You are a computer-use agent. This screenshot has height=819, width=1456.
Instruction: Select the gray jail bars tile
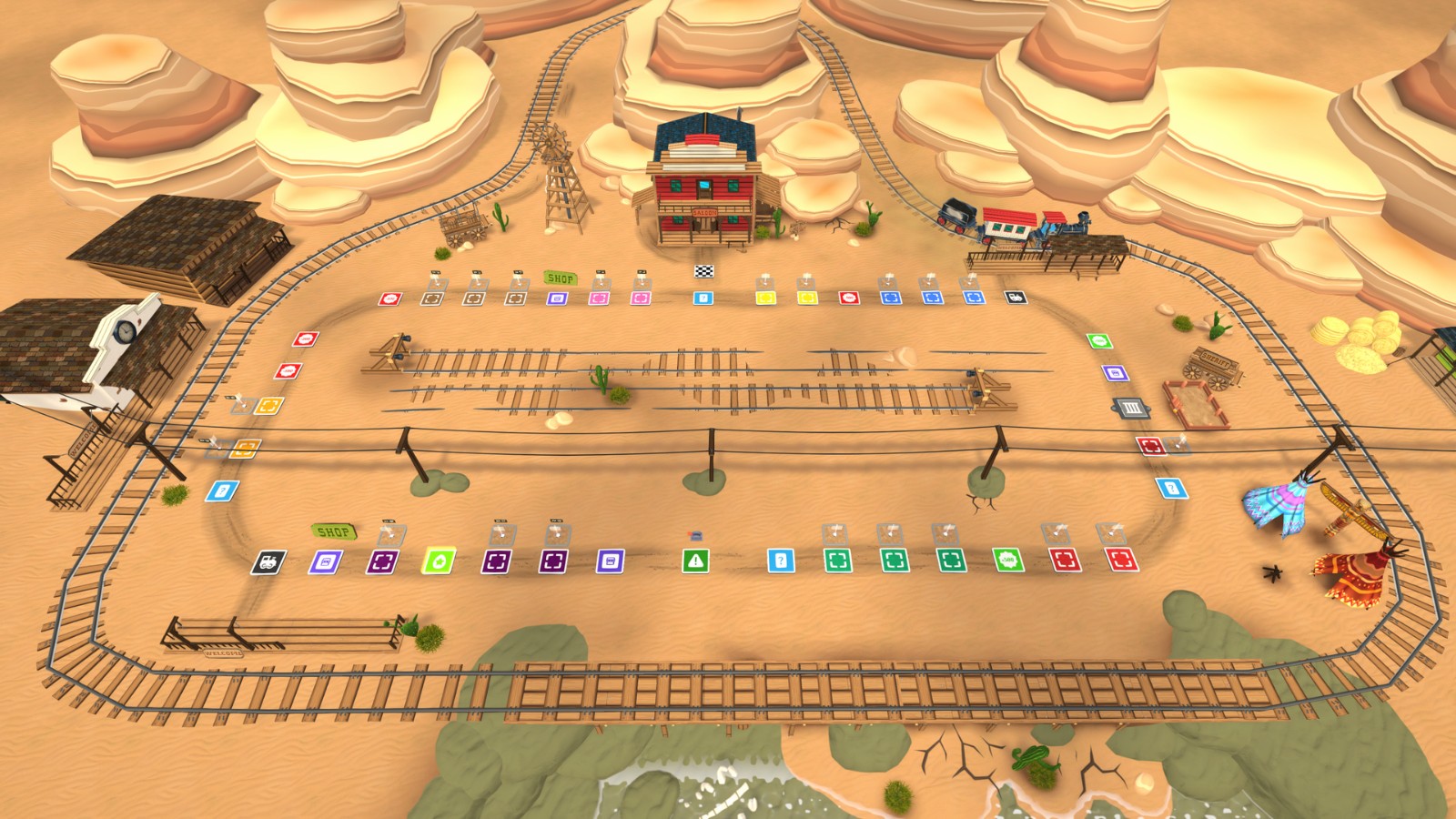tap(1131, 408)
